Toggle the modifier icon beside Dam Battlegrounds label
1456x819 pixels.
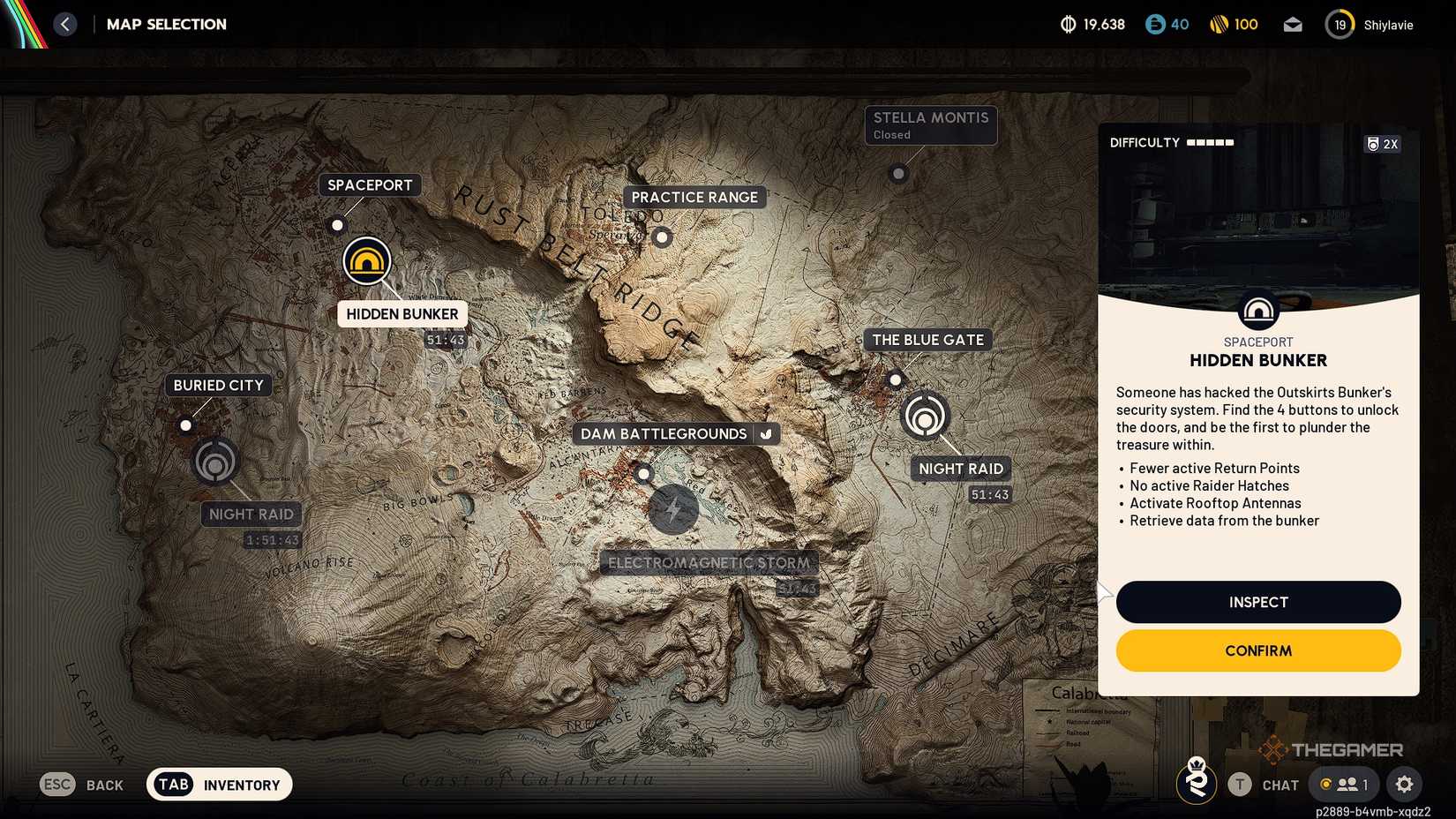tap(765, 433)
